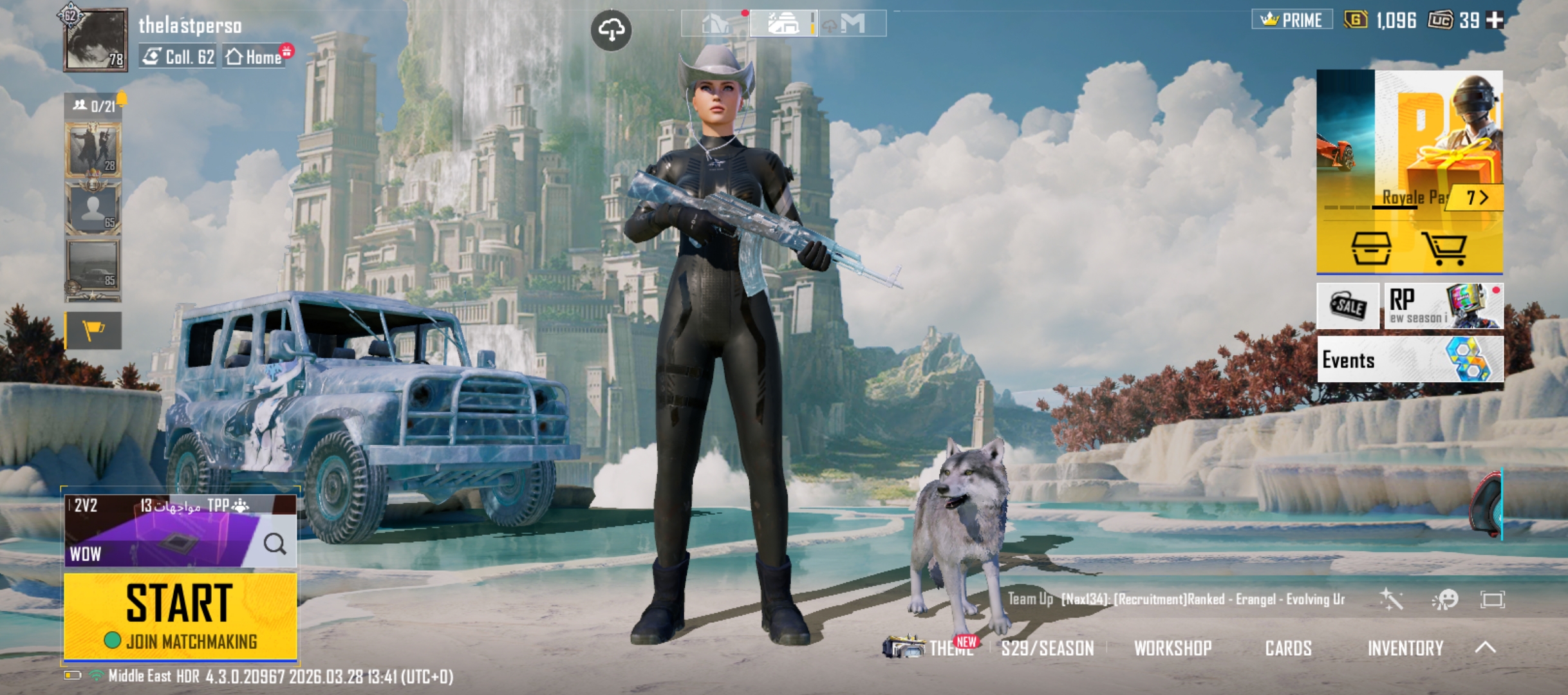The width and height of the screenshot is (1568, 695).
Task: Open the crate box icon
Action: pos(1370,248)
